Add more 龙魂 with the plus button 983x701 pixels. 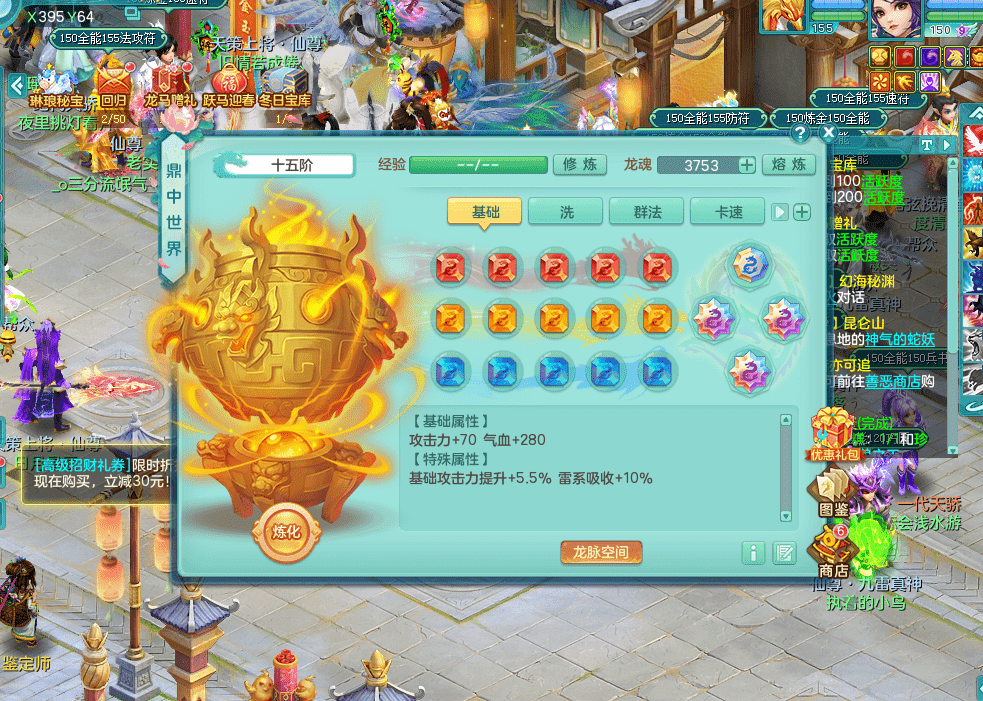(746, 166)
